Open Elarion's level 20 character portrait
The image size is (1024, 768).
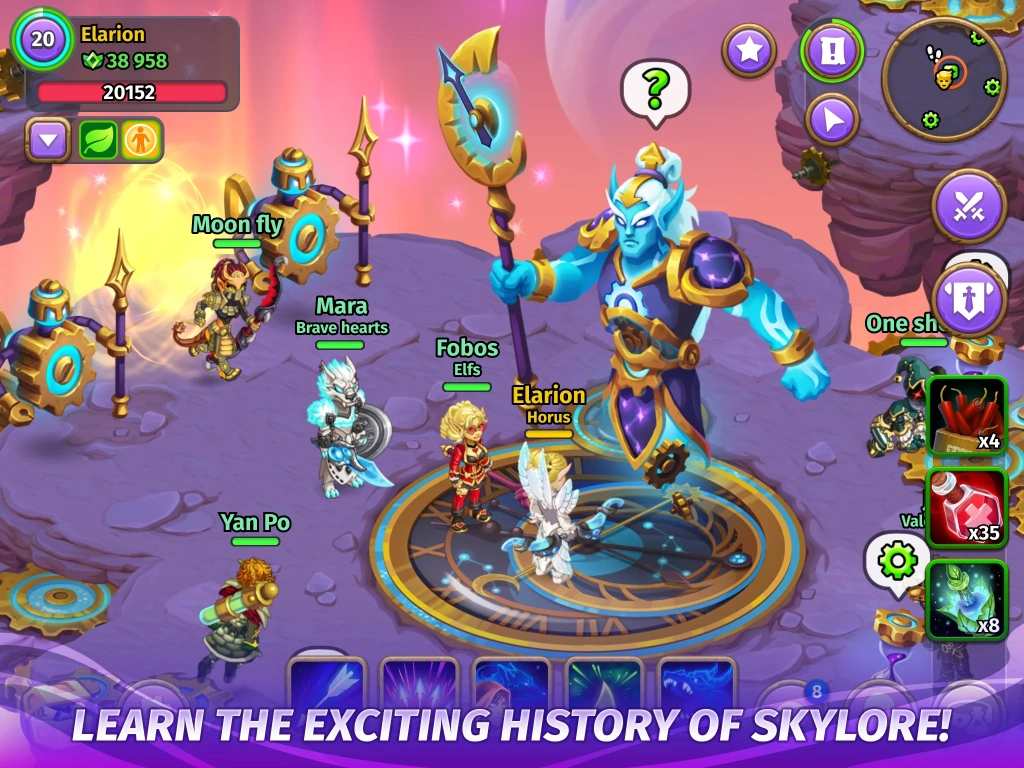pos(42,41)
